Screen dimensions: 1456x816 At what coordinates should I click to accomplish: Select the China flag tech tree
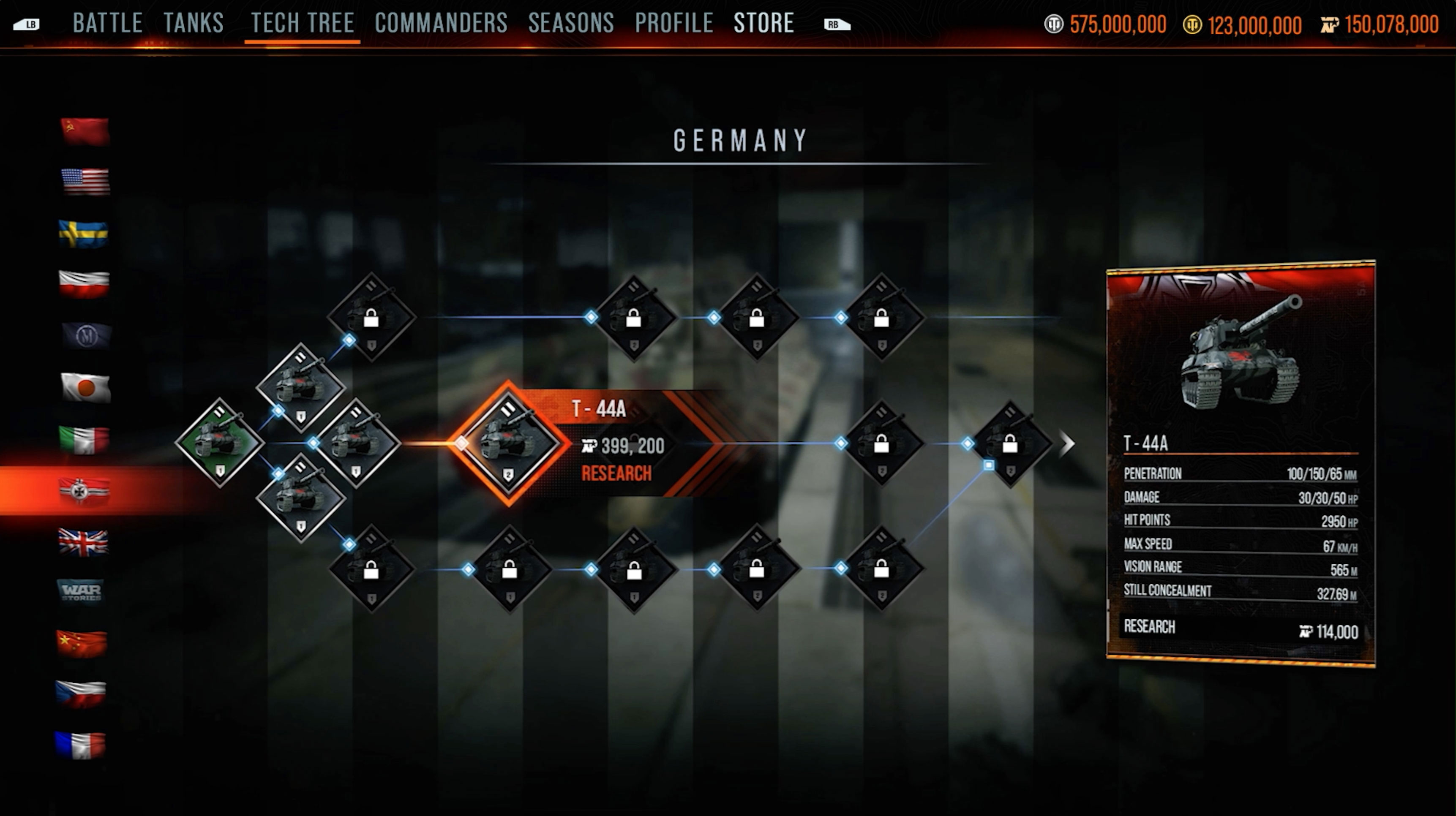coord(82,643)
